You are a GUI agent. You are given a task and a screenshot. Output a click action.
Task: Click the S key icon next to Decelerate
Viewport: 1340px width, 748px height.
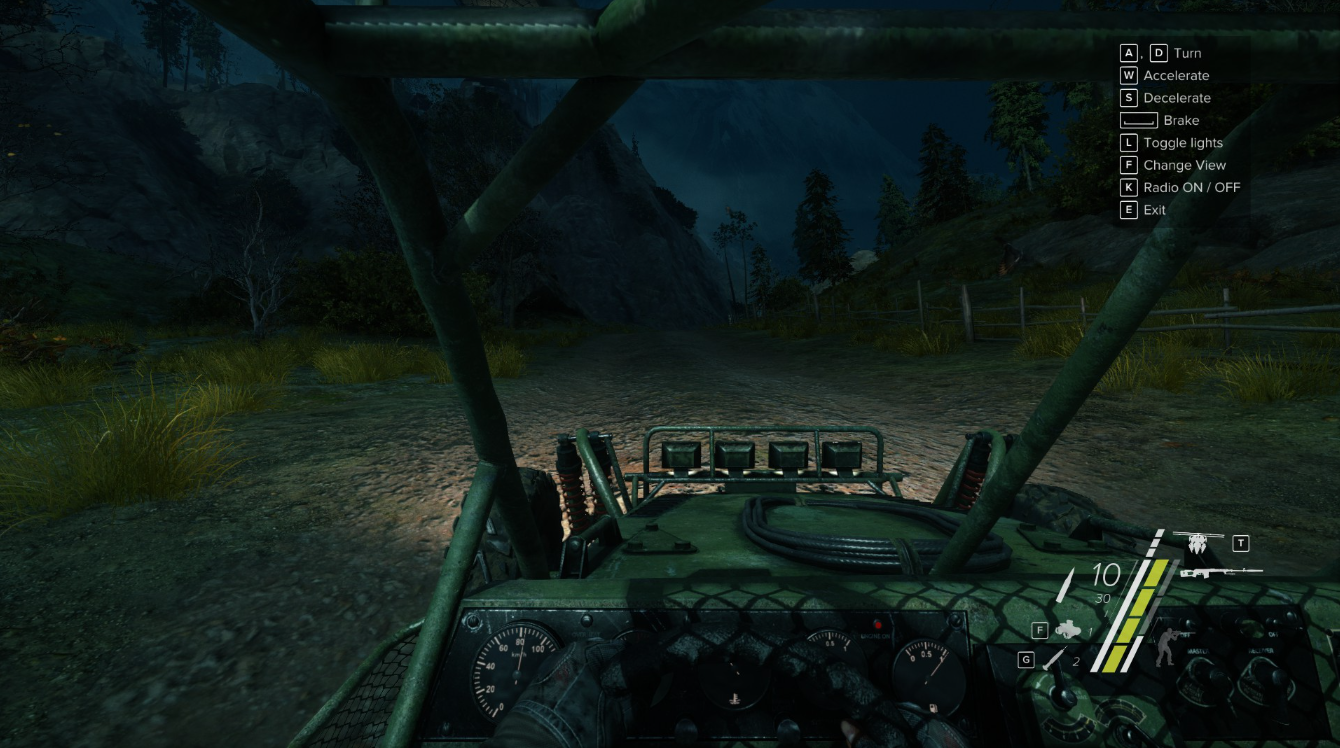click(x=1128, y=97)
